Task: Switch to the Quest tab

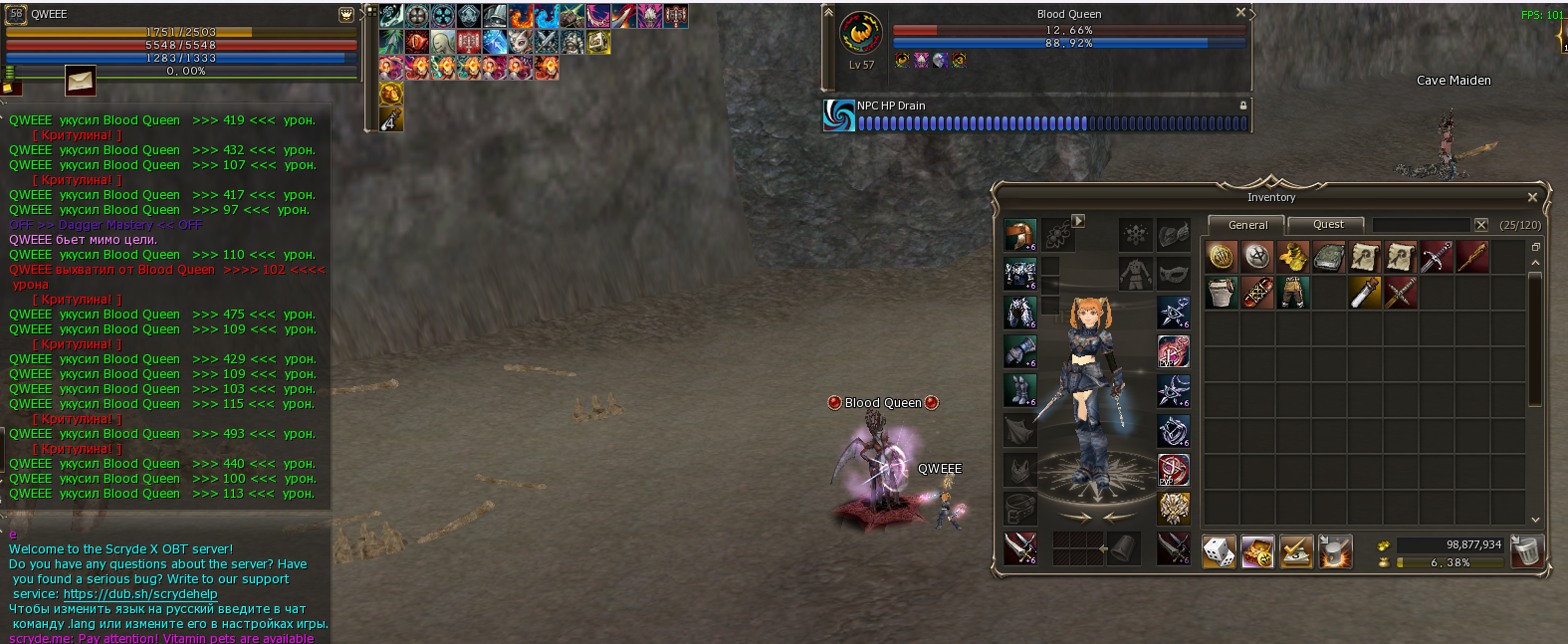Action: tap(1328, 225)
